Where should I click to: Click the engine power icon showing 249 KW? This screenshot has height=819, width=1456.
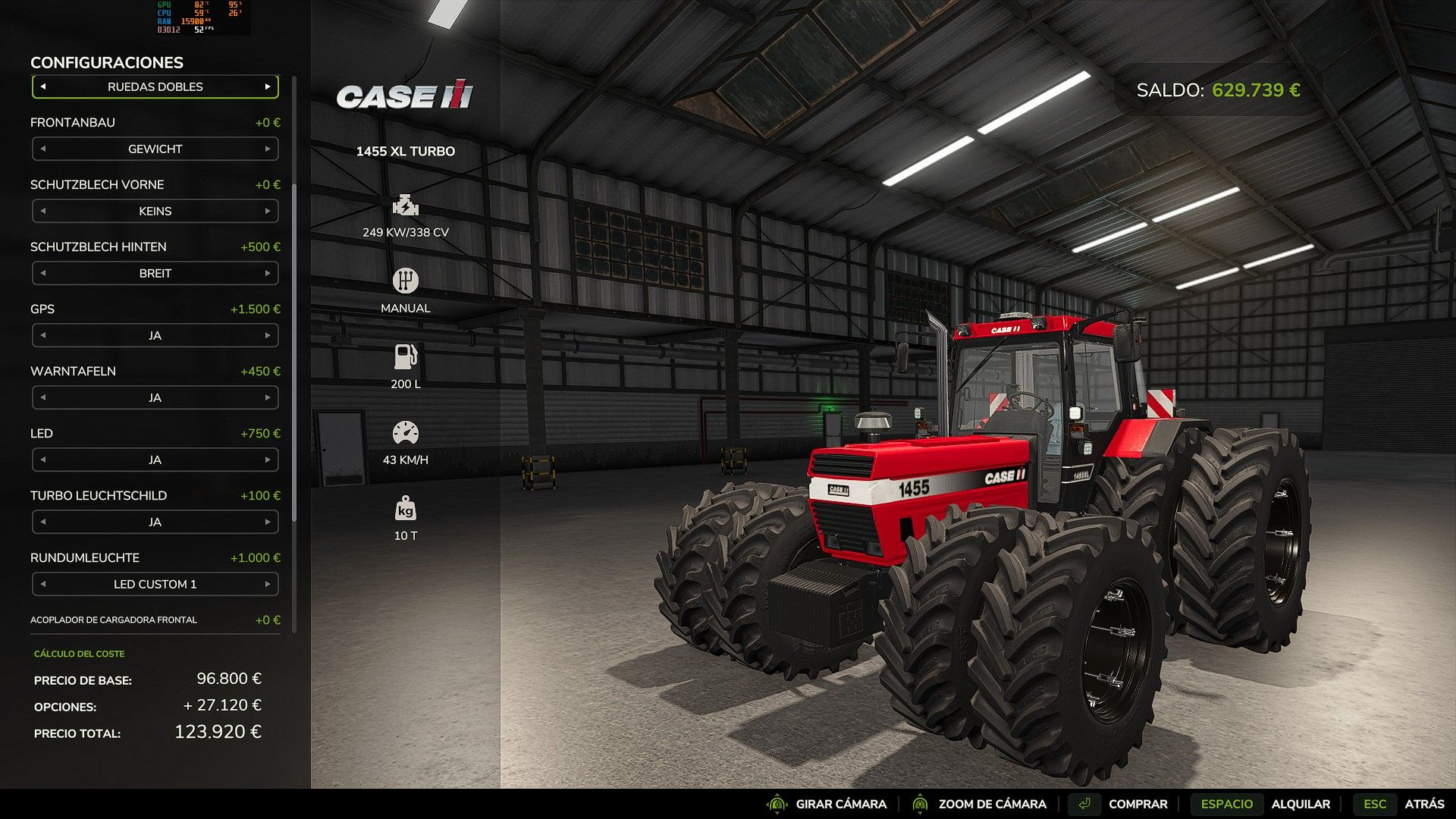click(x=406, y=205)
